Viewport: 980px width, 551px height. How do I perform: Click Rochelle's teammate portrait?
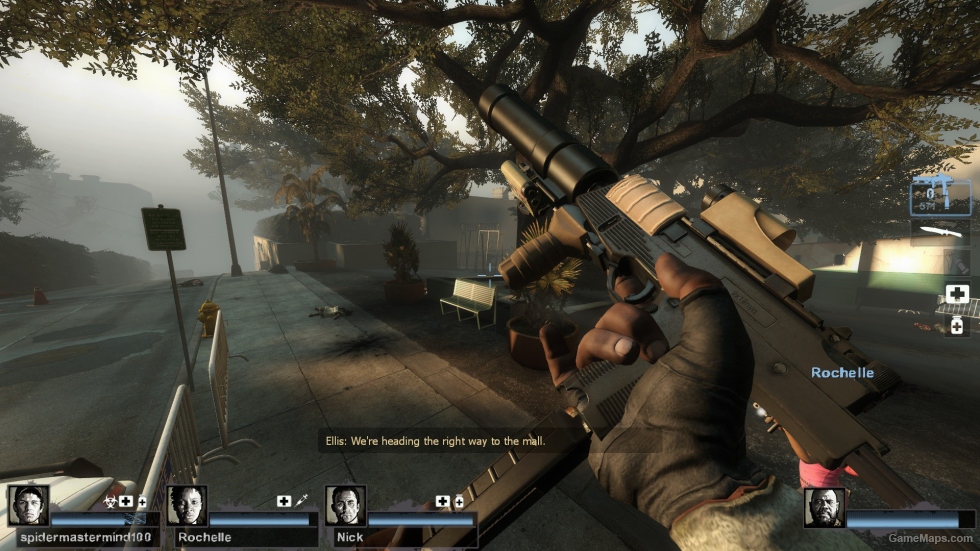tap(186, 505)
